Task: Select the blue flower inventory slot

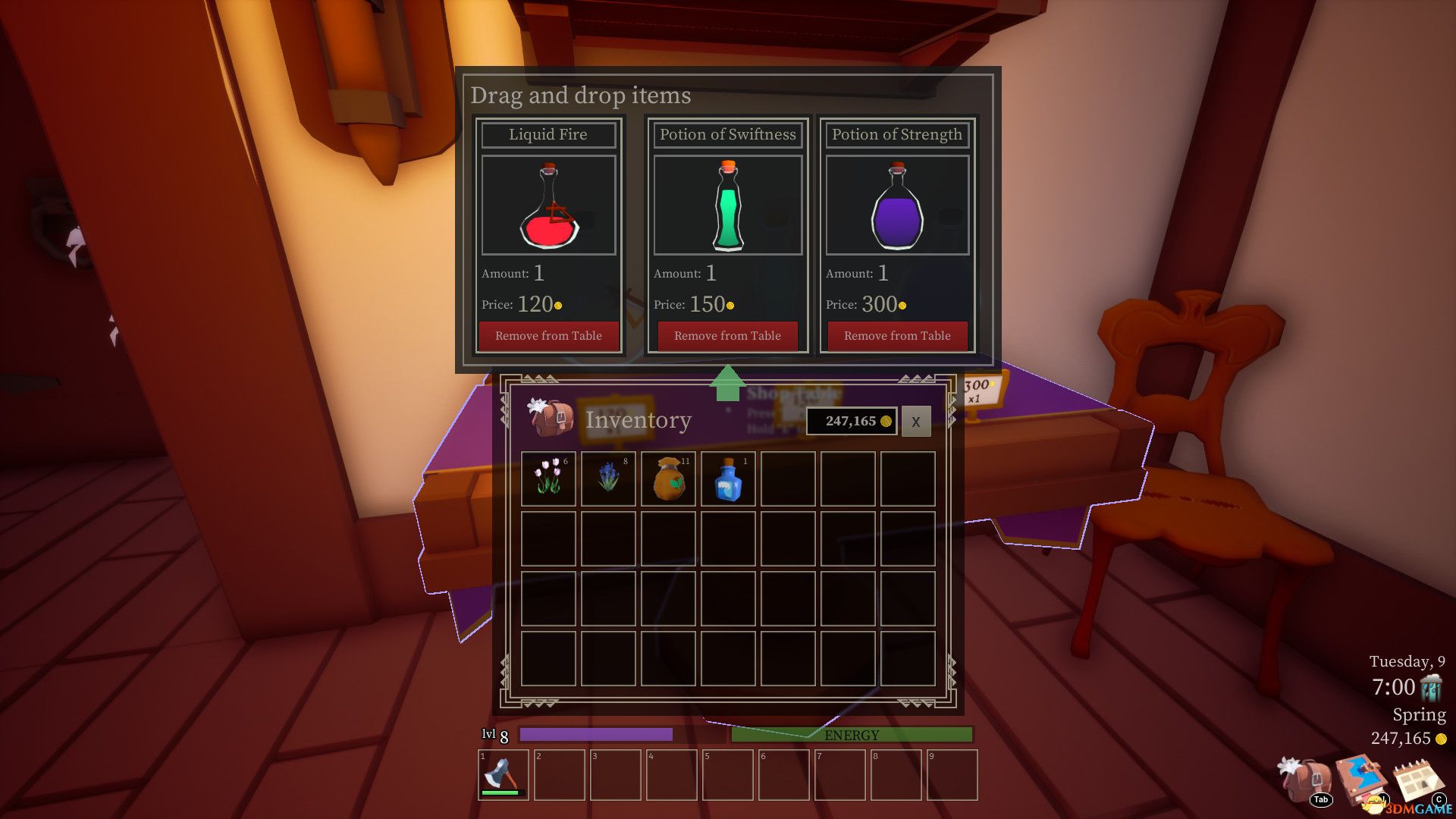Action: coord(608,479)
